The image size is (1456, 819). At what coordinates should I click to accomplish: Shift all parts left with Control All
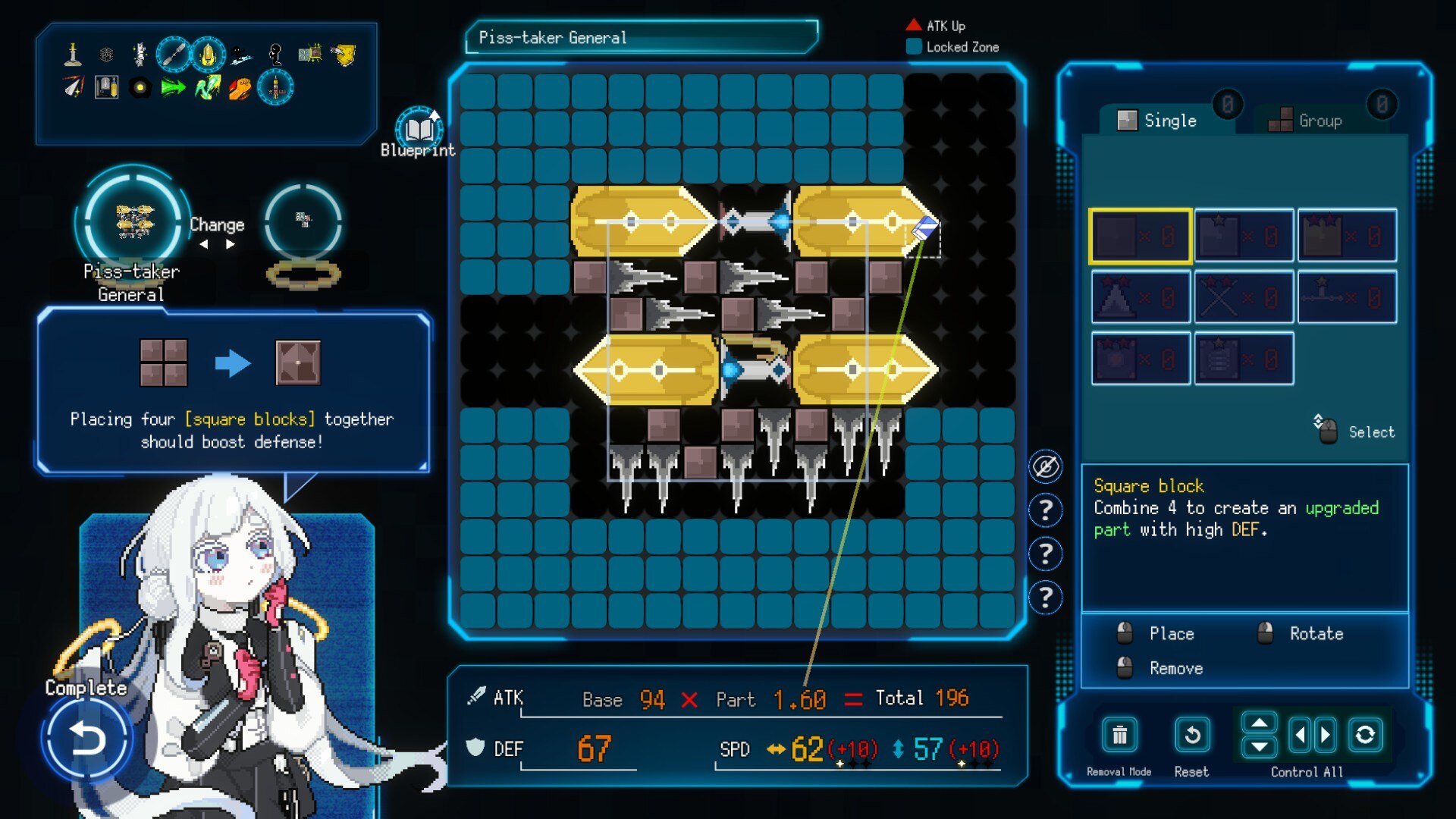[x=1301, y=735]
